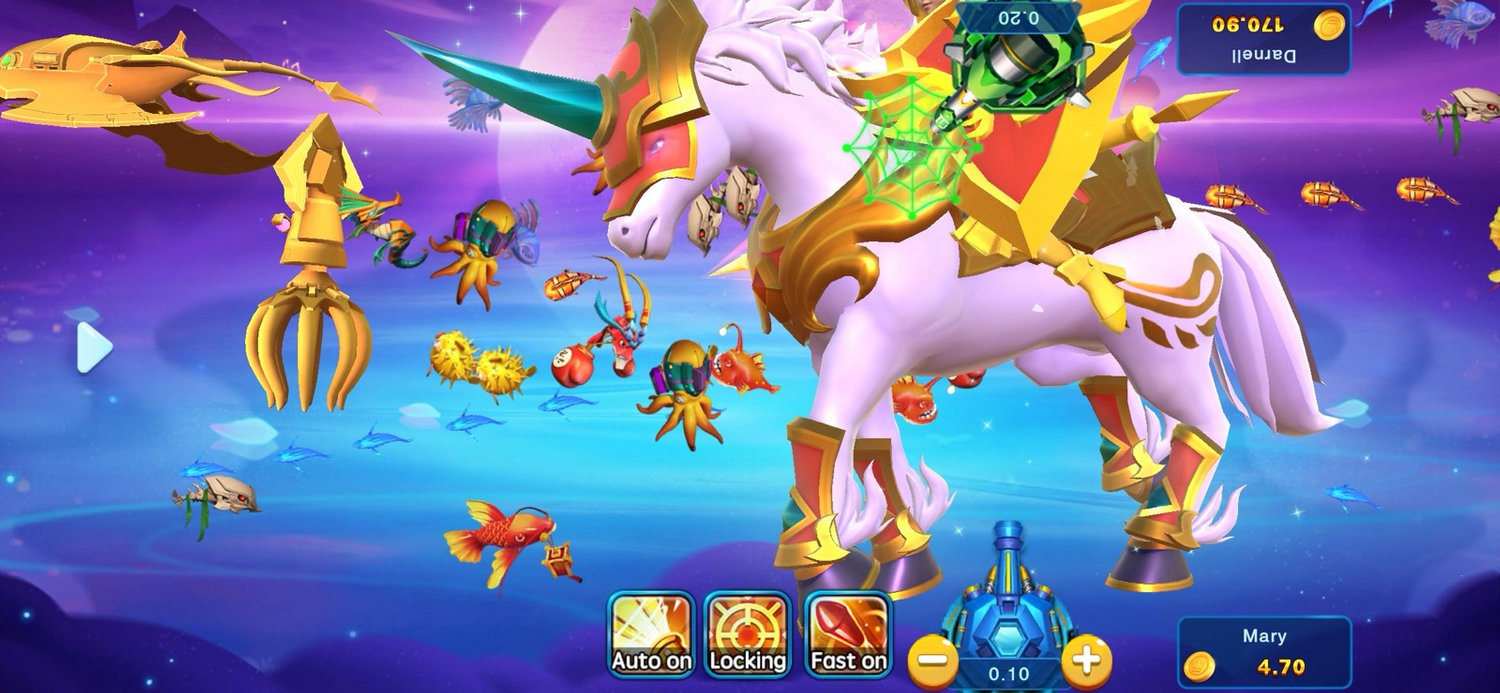This screenshot has width=1500, height=693.
Task: Expand the side menu arrow
Action: [x=94, y=348]
